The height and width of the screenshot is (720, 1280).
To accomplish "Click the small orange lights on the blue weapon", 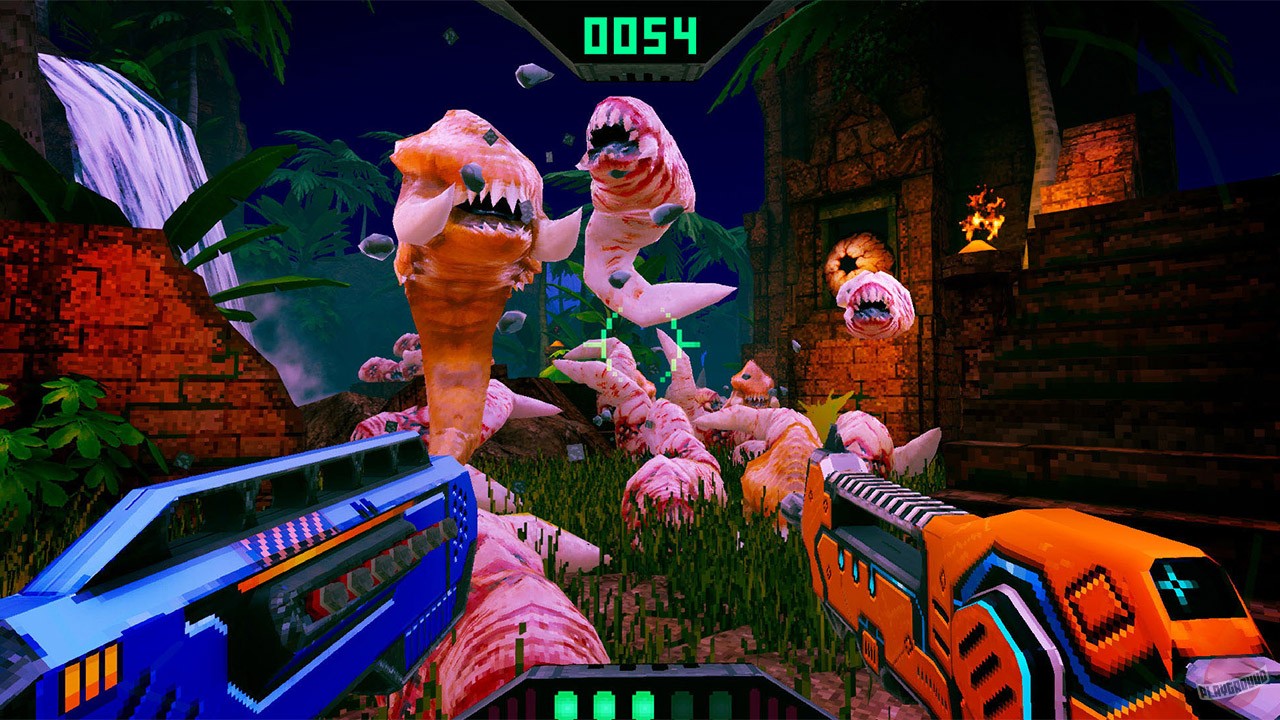I will click(x=90, y=675).
